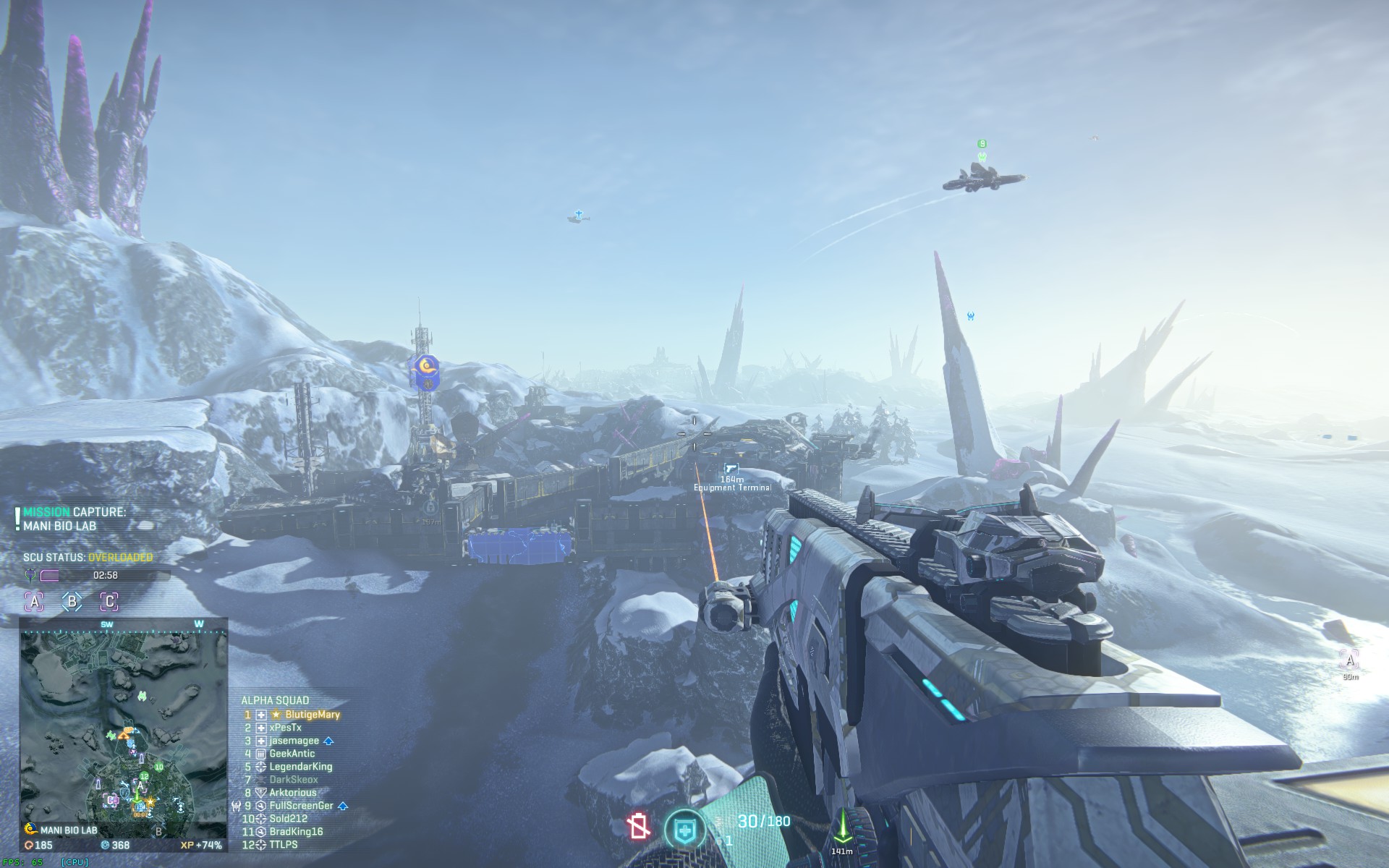Select TTLPS squad member entry
Viewport: 1389px width, 868px height.
coord(283,845)
